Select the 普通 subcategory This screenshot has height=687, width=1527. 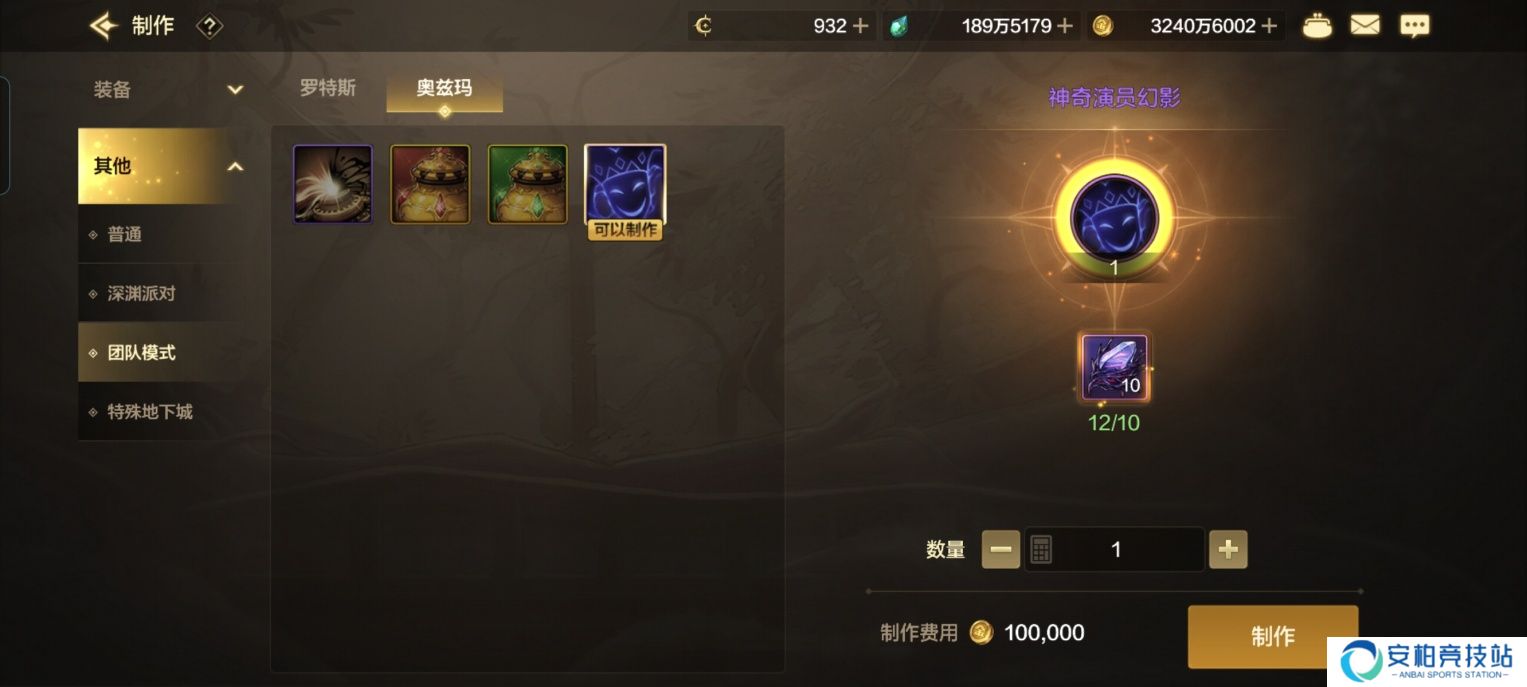[x=126, y=234]
